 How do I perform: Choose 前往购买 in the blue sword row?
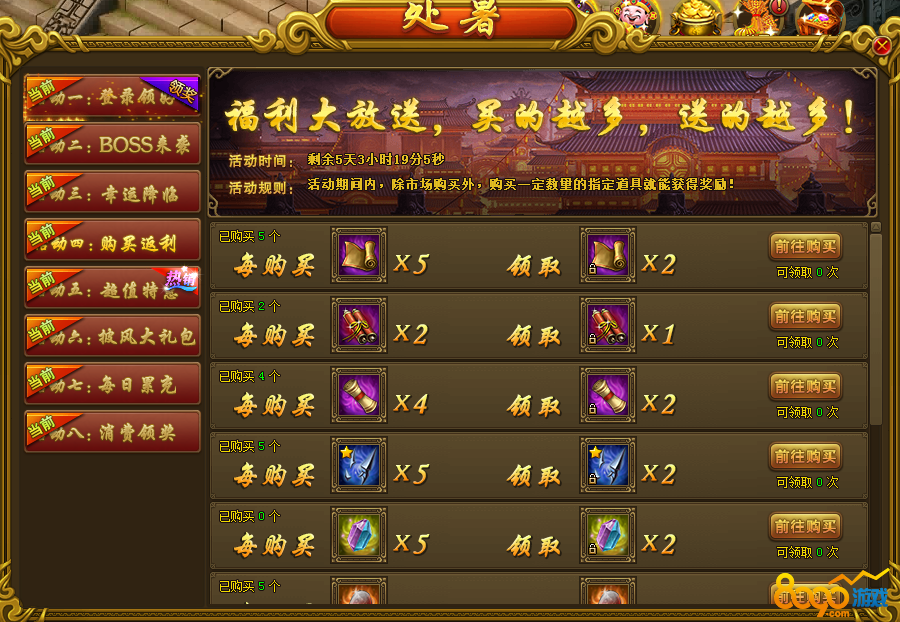point(805,456)
